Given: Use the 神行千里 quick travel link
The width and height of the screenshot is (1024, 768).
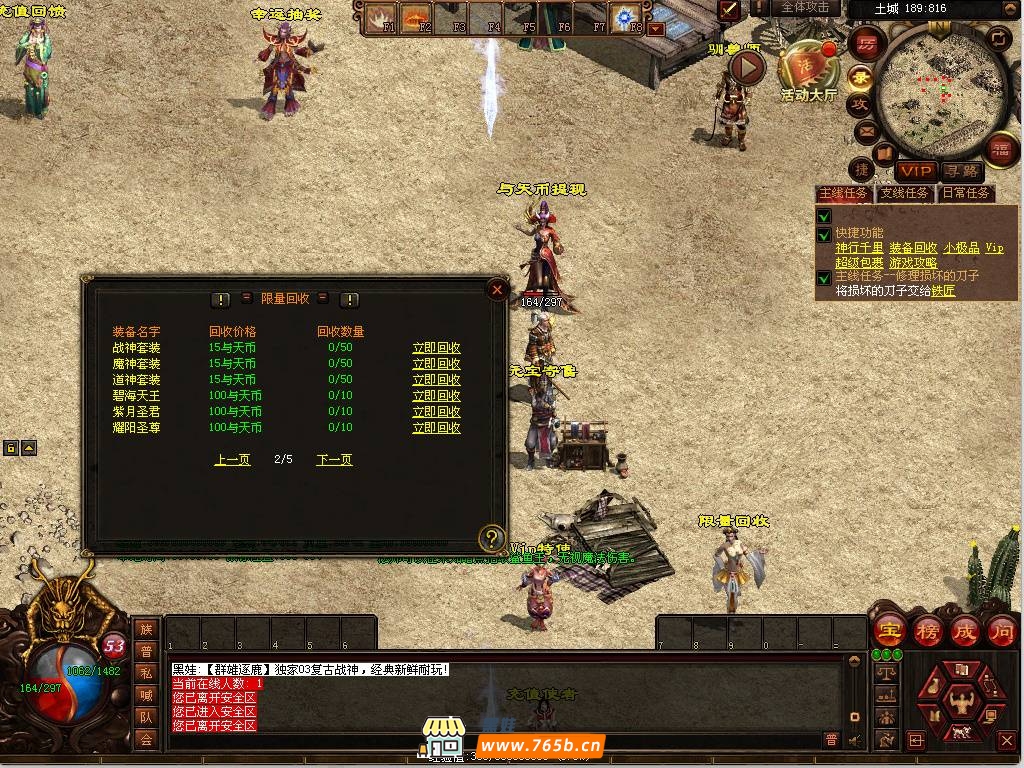Looking at the screenshot, I should coord(859,248).
